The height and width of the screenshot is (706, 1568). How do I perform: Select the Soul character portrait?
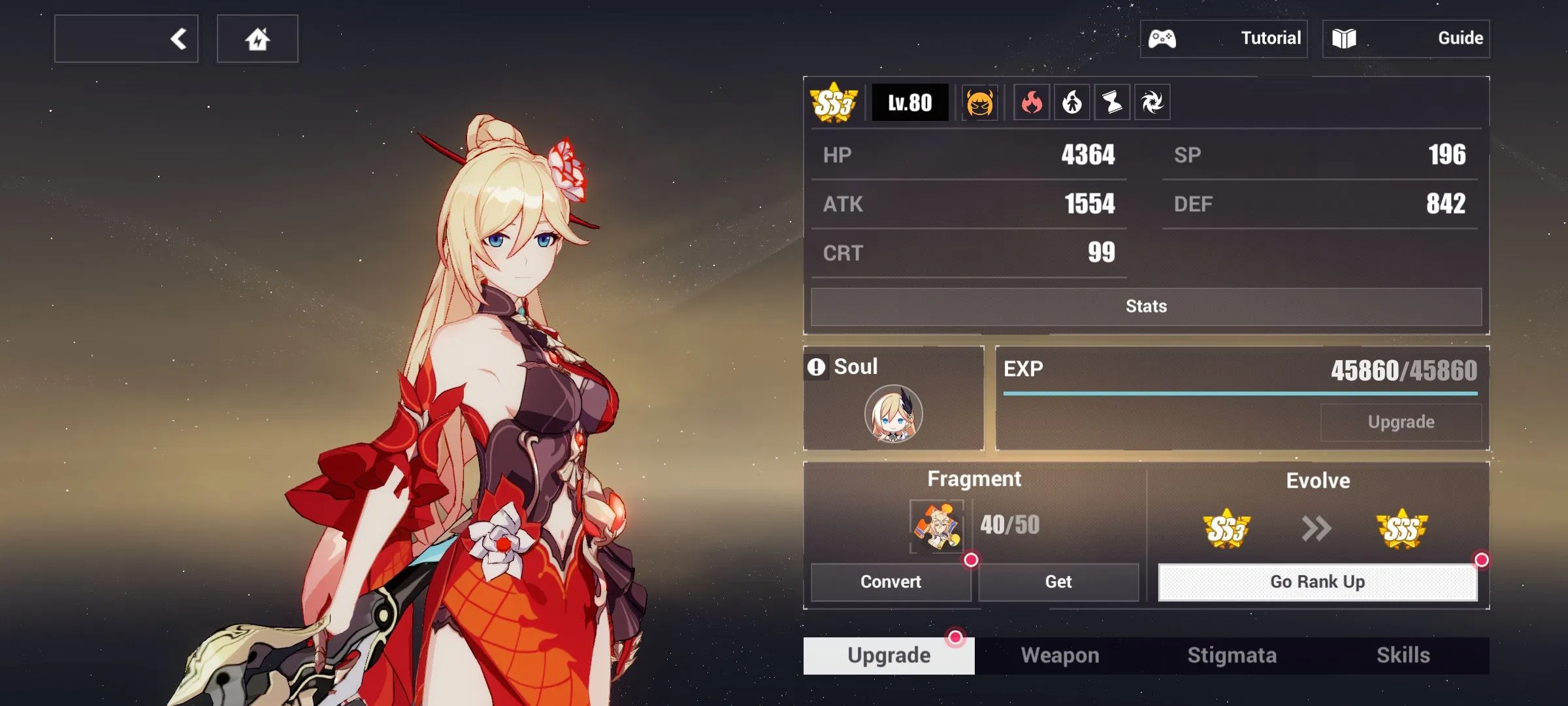point(893,414)
